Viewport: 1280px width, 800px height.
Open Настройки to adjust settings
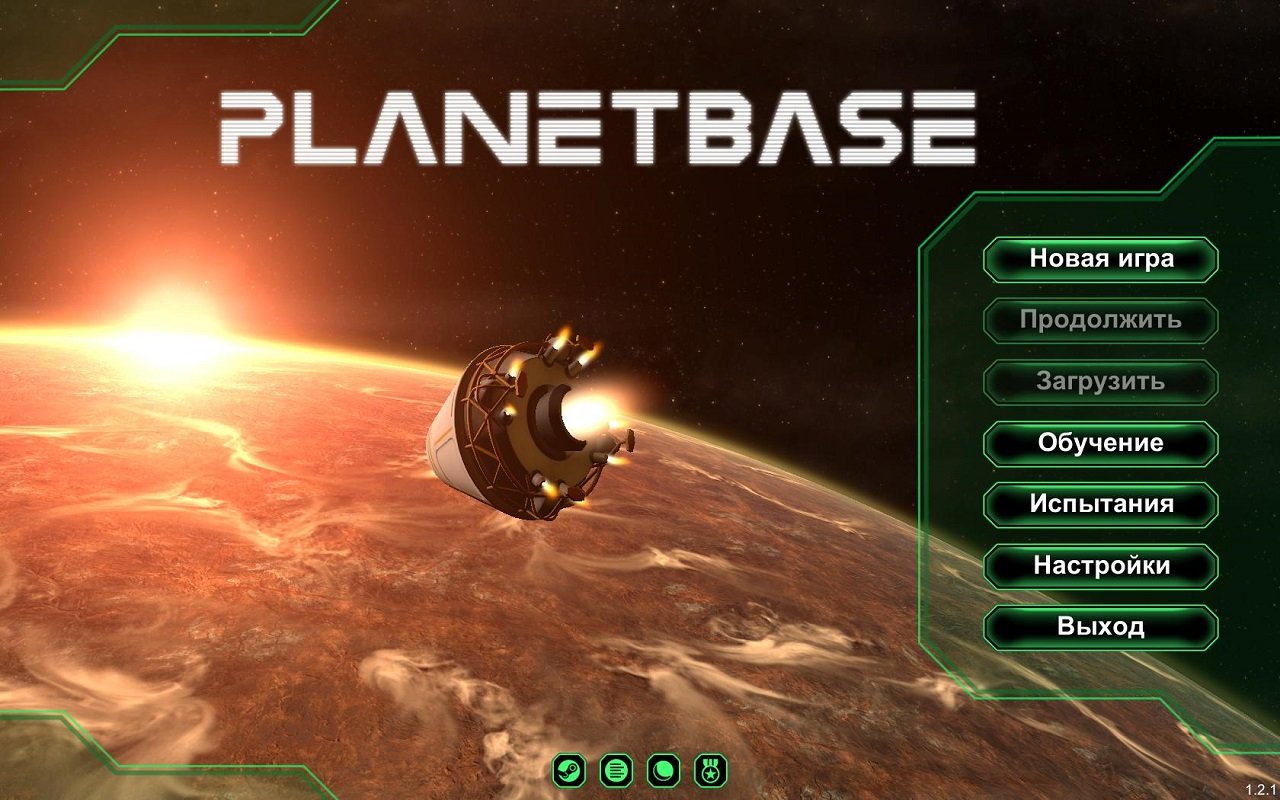pos(1100,565)
